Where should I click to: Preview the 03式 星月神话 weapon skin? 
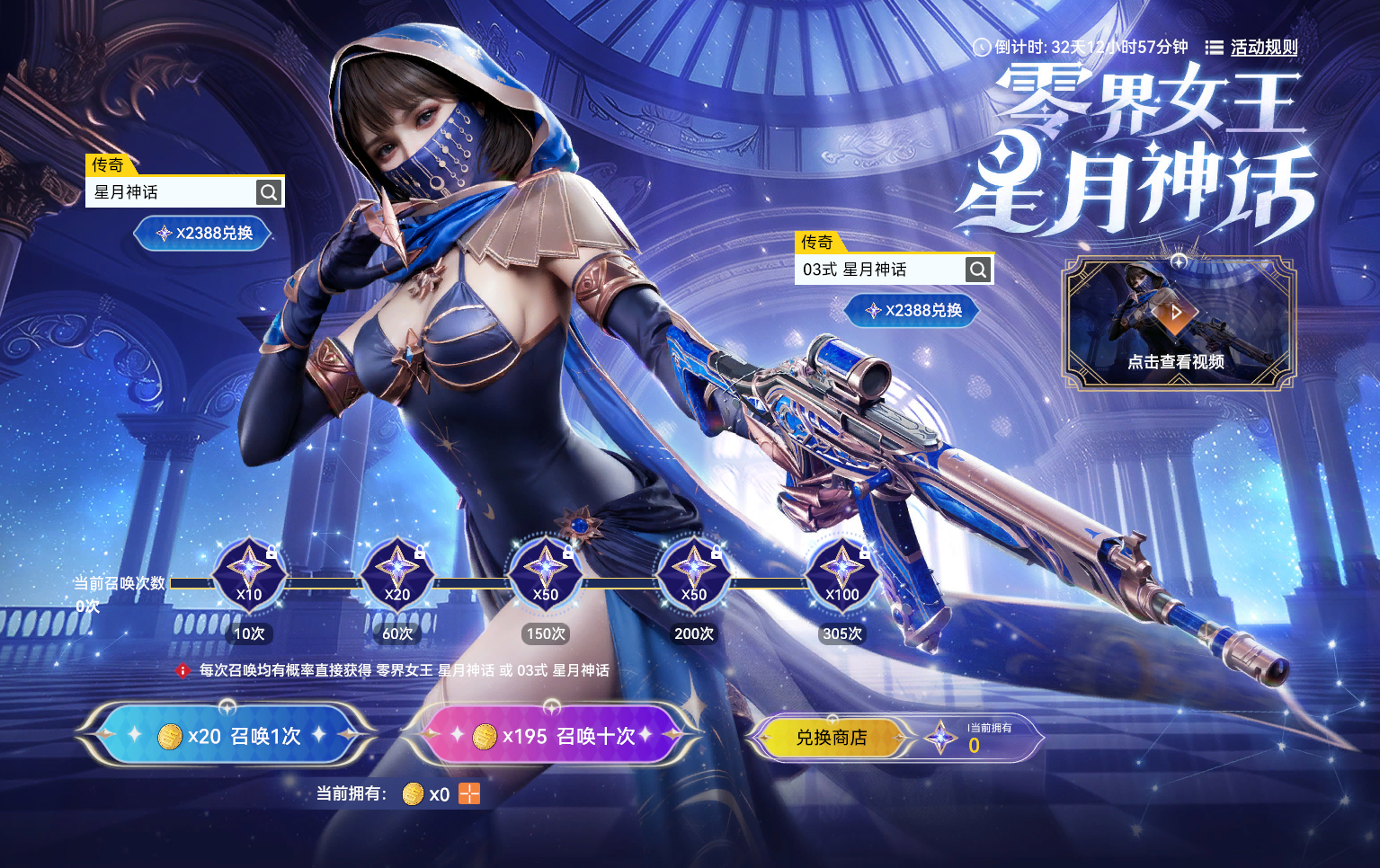coord(978,269)
